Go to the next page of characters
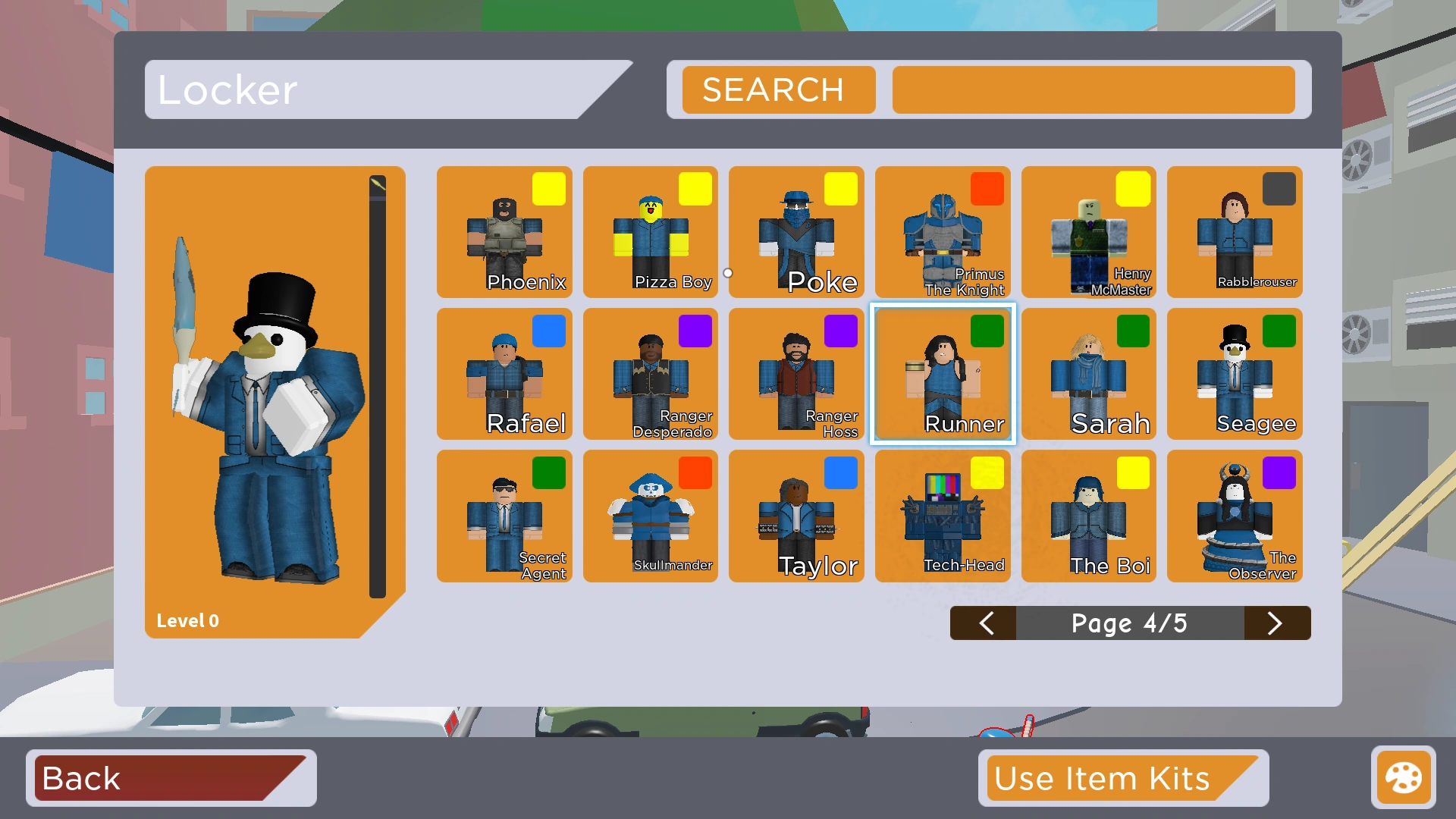This screenshot has width=1456, height=819. click(1277, 623)
